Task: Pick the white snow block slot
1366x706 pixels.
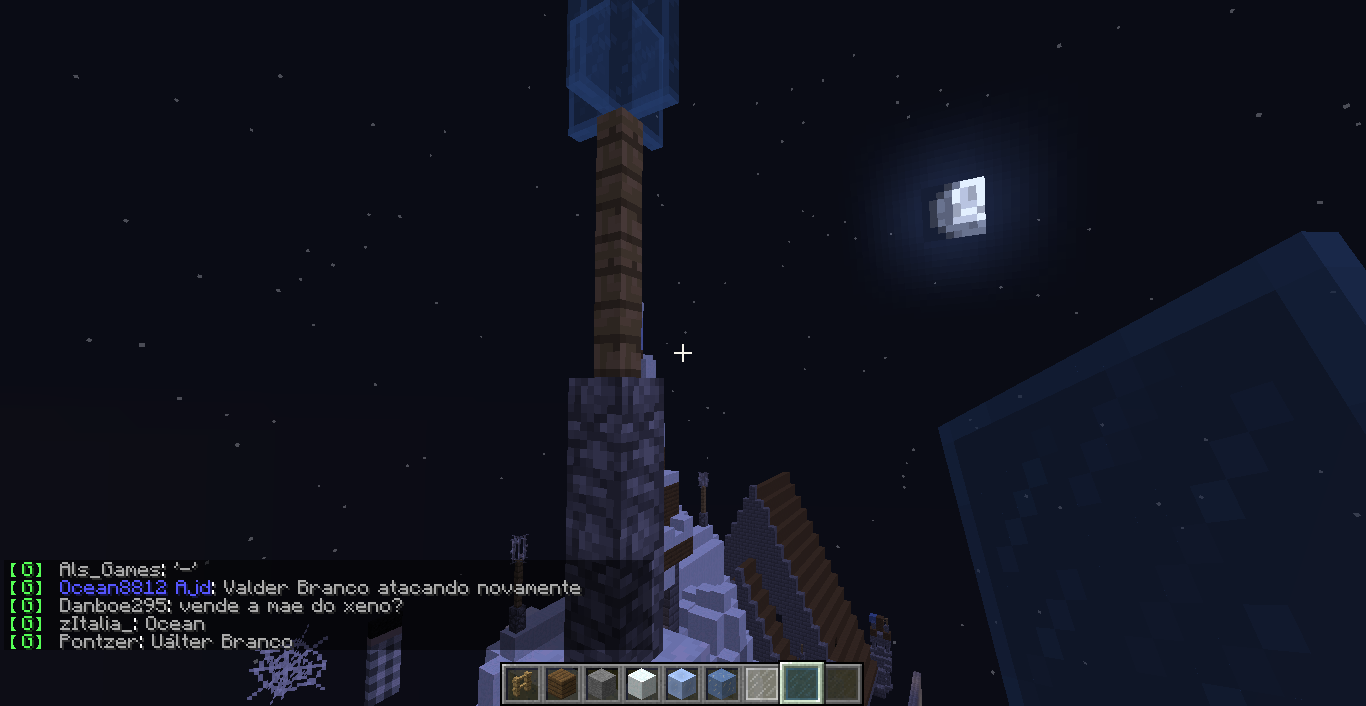Action: [x=642, y=684]
